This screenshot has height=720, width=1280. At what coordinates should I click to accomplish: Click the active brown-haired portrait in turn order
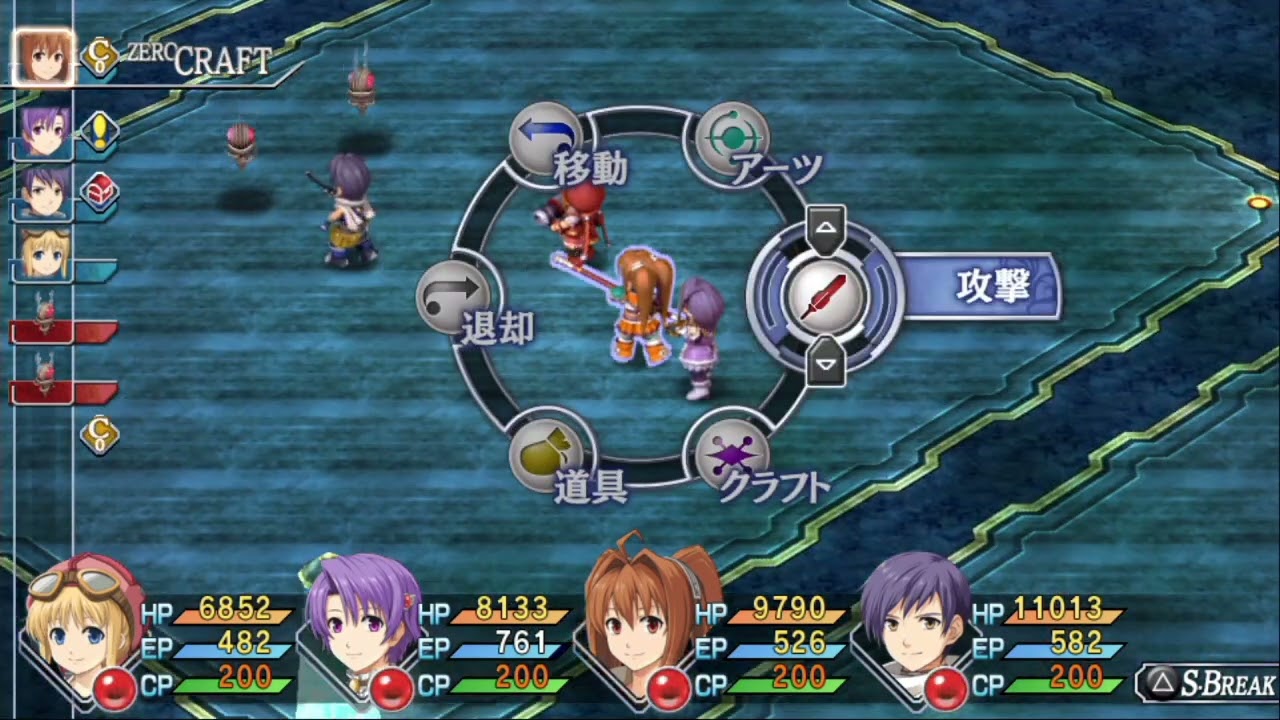coord(43,57)
